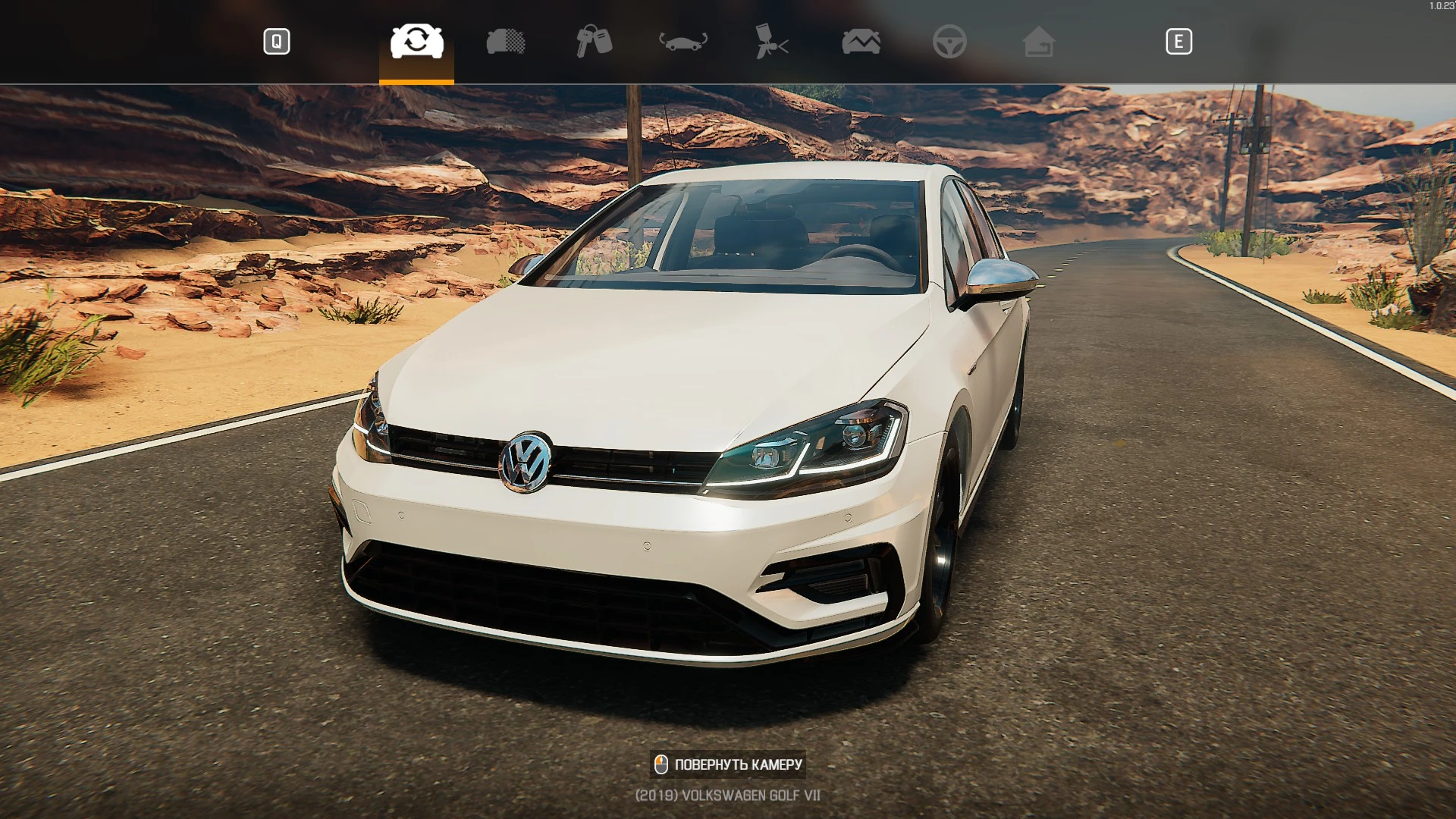1456x819 pixels.
Task: Click the mouse rotate camera icon
Action: tap(662, 764)
